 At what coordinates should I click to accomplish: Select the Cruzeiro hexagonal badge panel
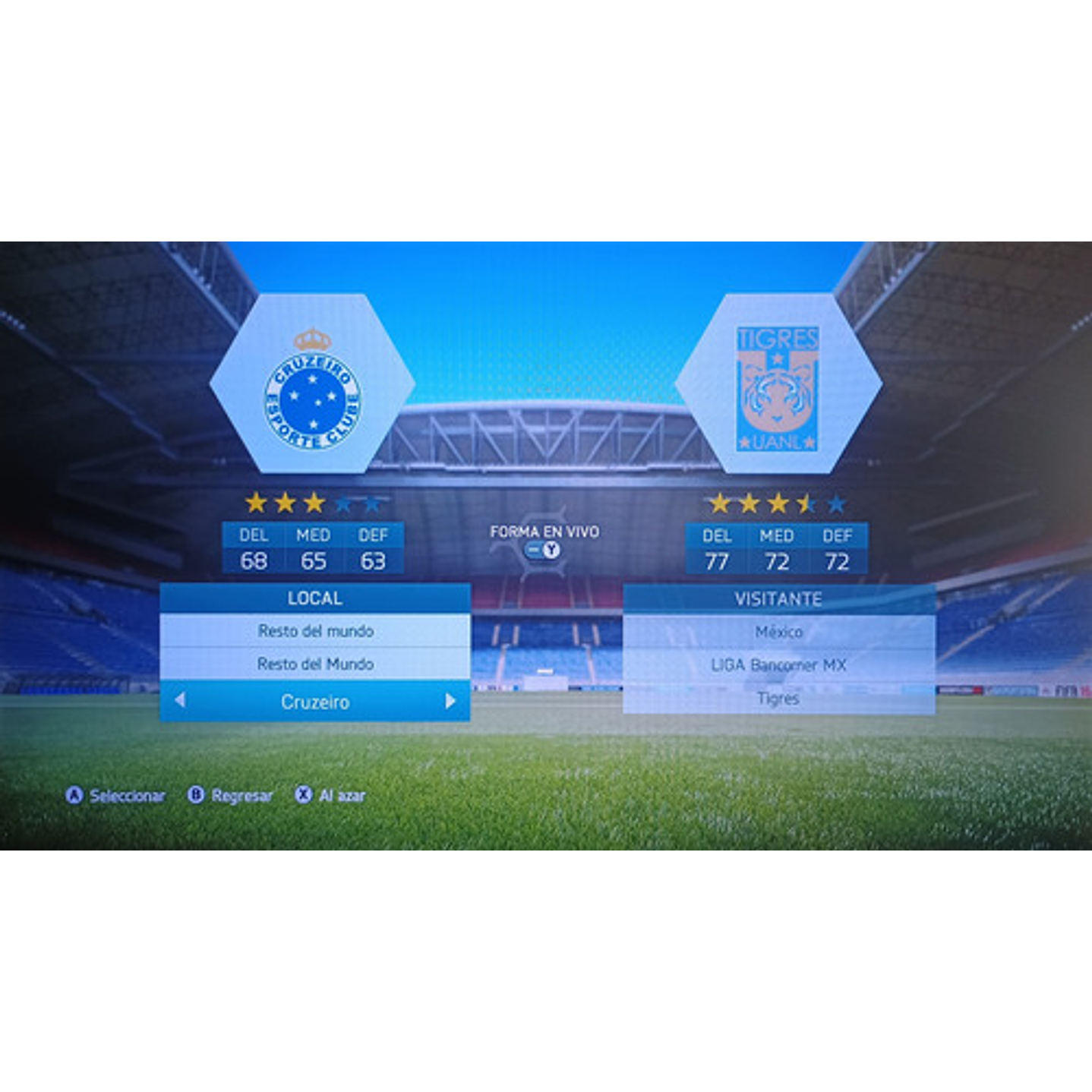[x=314, y=383]
